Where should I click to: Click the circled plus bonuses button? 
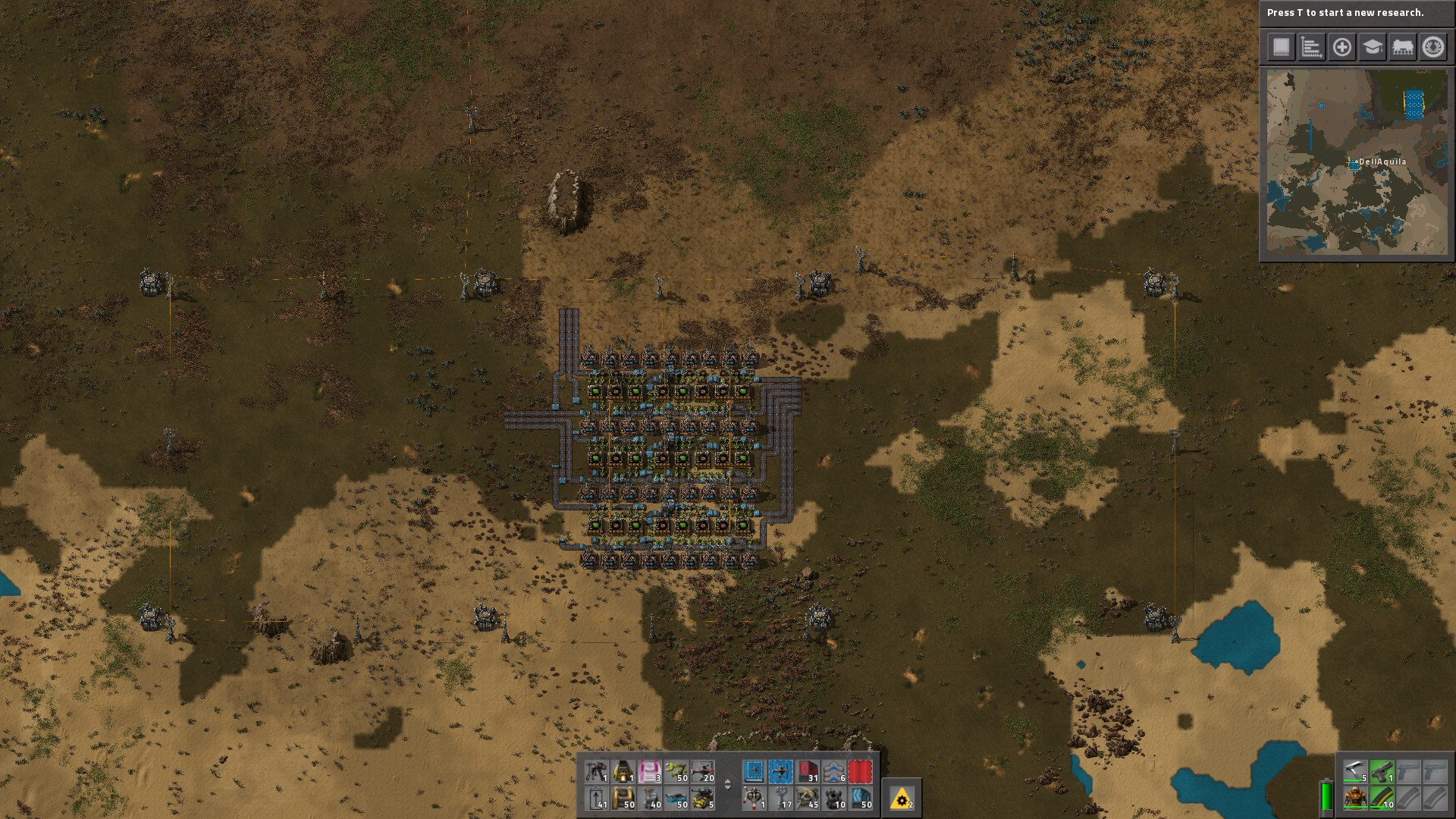1341,47
